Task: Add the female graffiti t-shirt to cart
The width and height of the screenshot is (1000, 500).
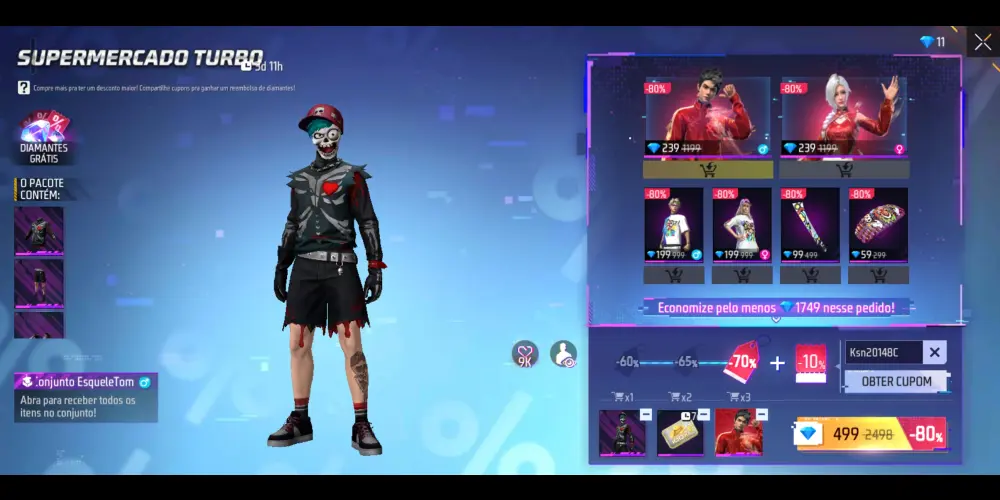Action: [741, 274]
